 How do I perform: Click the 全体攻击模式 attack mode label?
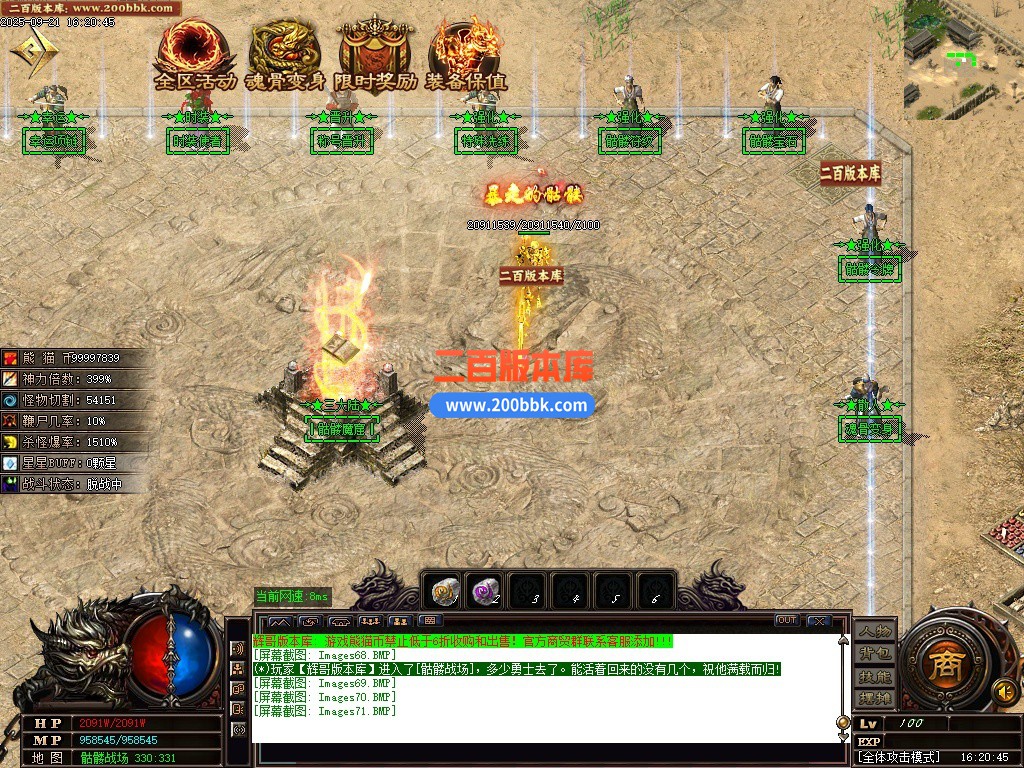click(x=899, y=758)
